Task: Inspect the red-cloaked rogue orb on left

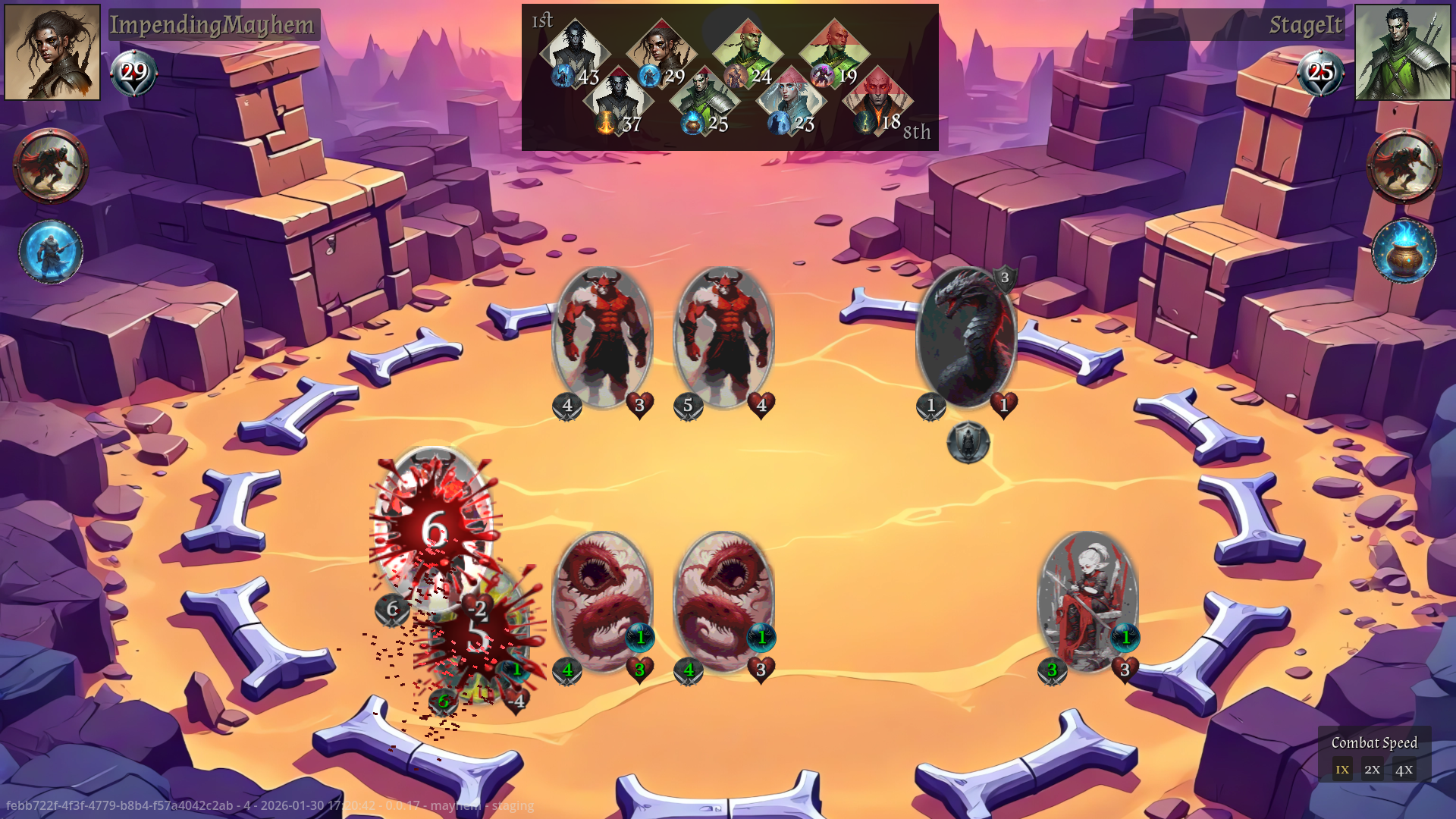Action: [51, 165]
